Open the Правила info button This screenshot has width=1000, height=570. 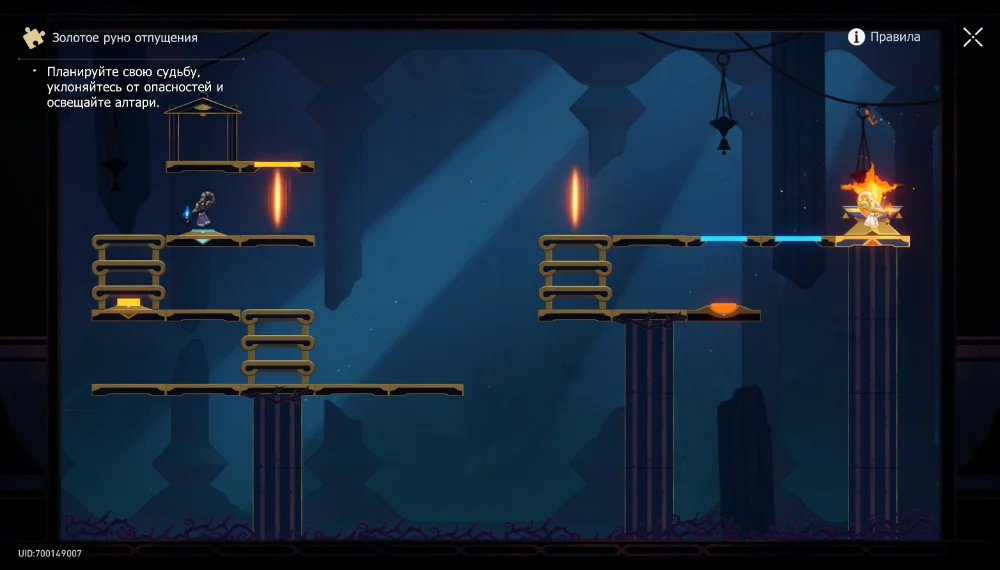(x=884, y=37)
